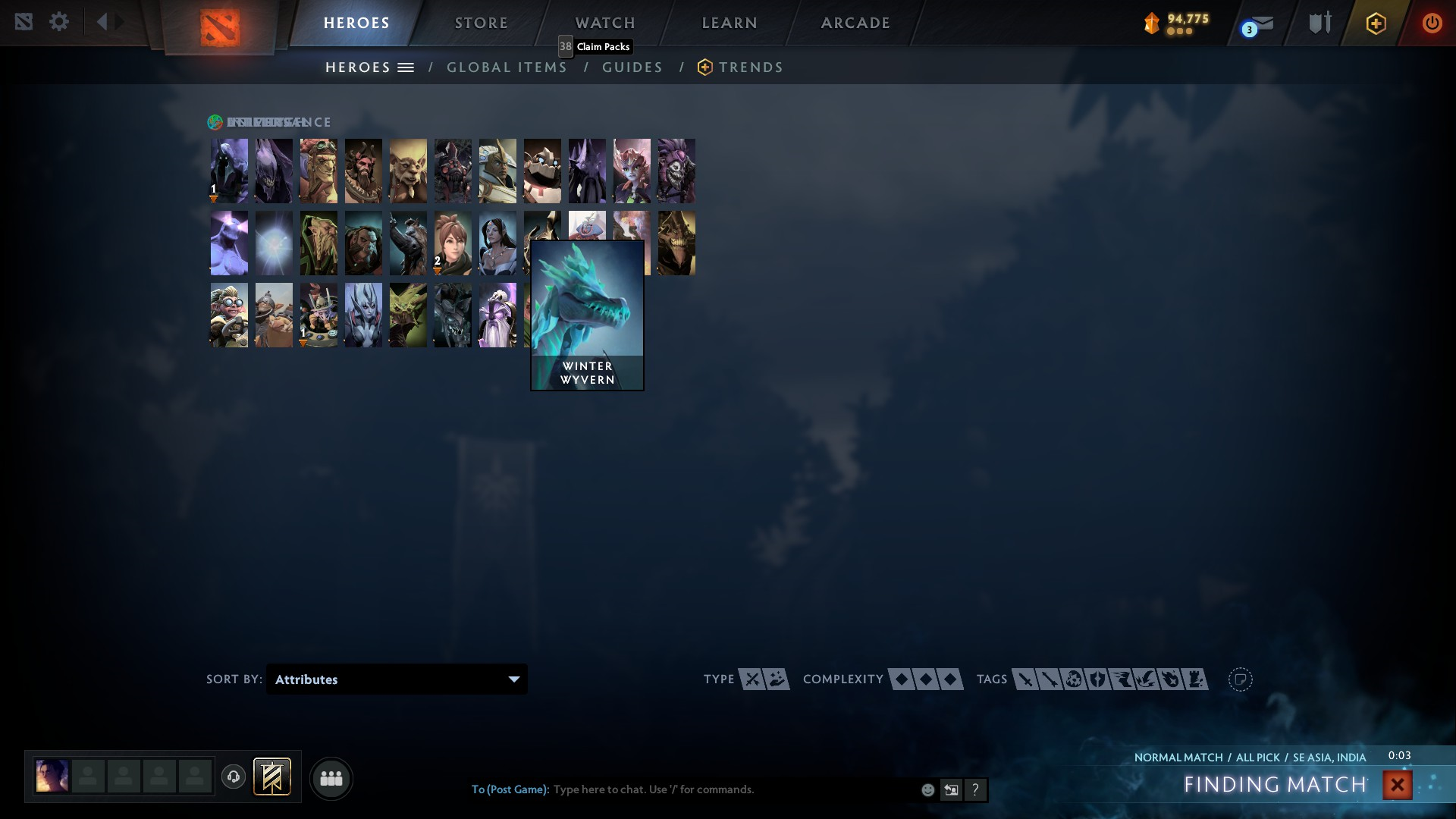Open settings with the gear icon
The height and width of the screenshot is (819, 1456).
click(59, 22)
